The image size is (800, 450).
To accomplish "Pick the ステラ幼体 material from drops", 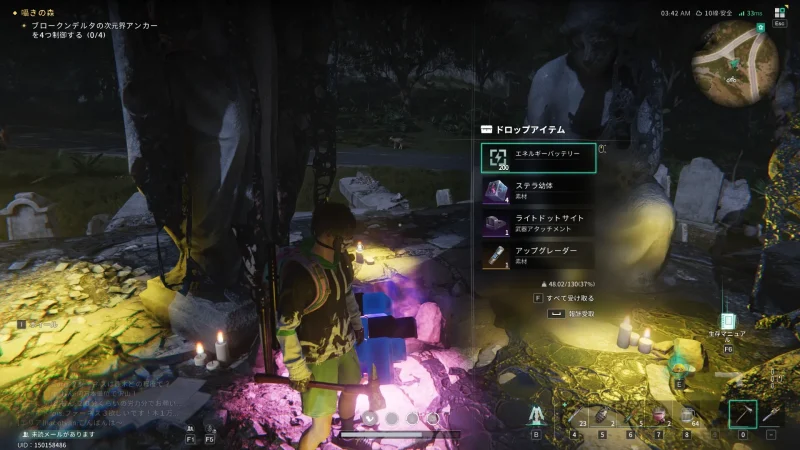I will [x=538, y=190].
